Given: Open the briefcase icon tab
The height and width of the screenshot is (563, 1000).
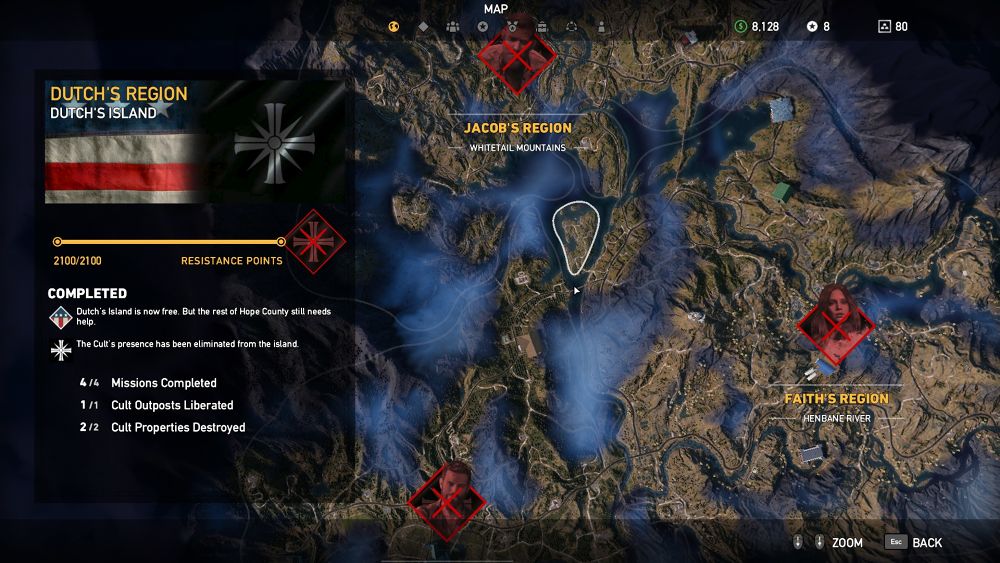Looking at the screenshot, I should click(x=542, y=27).
